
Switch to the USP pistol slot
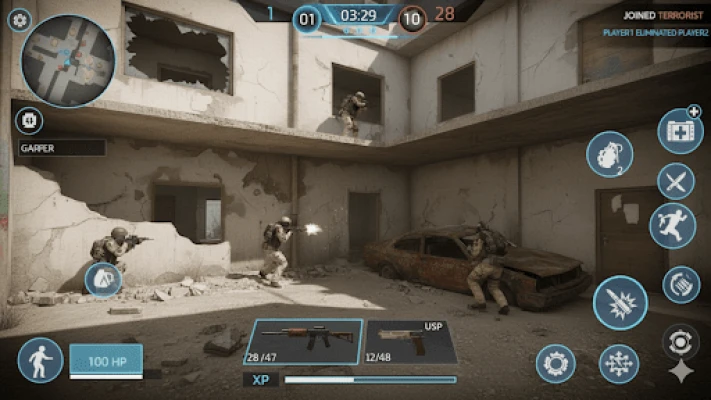coord(410,341)
